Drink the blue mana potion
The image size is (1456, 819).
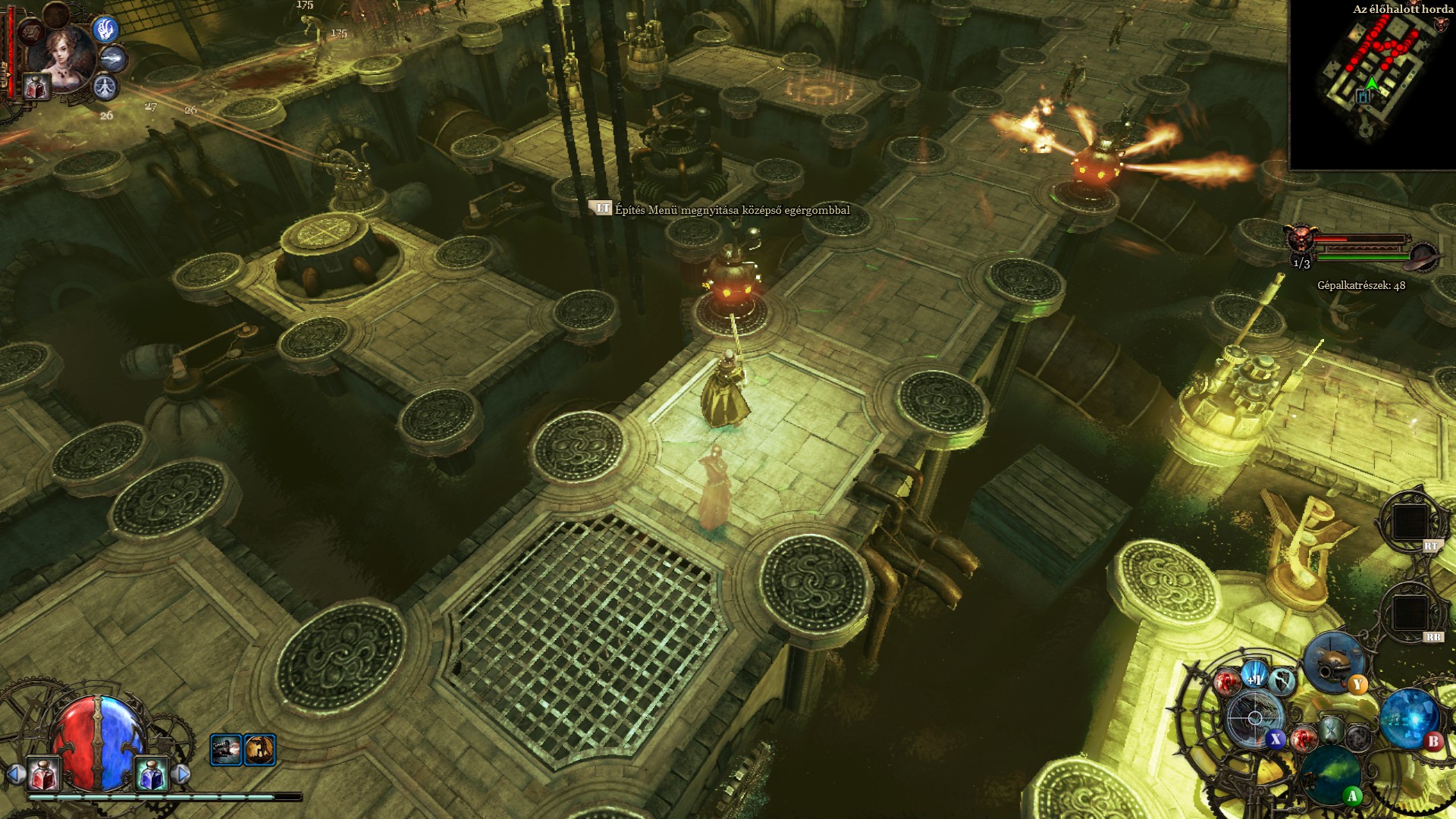tap(151, 774)
